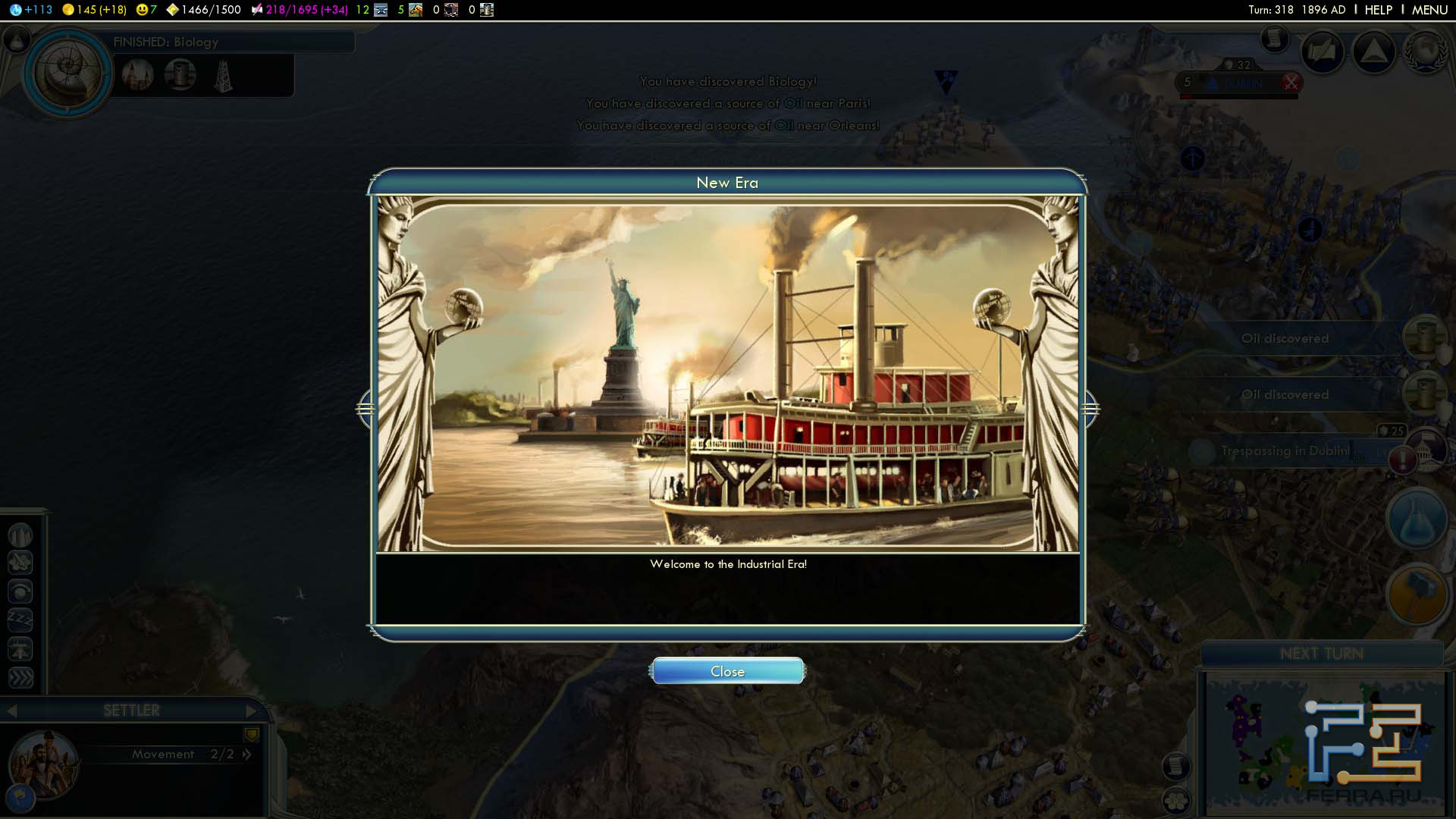Dismiss the Dublin city-state banner with X
This screenshot has height=819, width=1456.
[1291, 83]
